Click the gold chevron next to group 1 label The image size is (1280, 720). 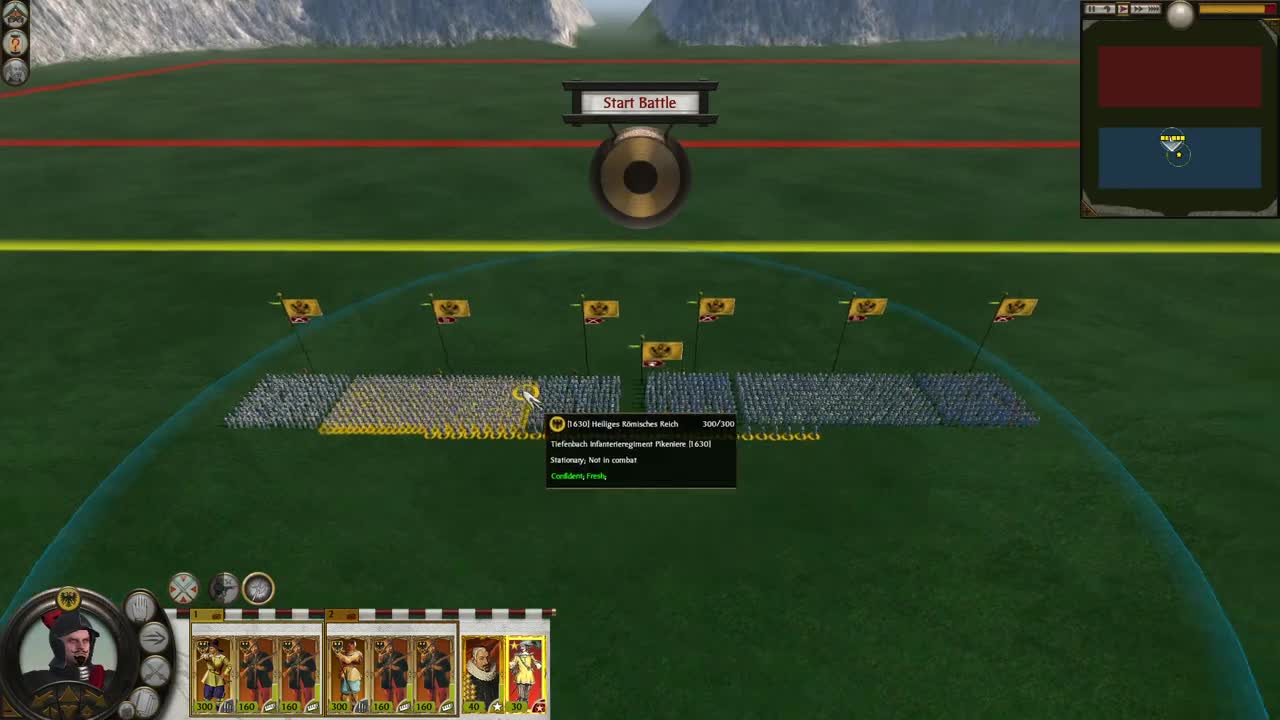point(217,615)
